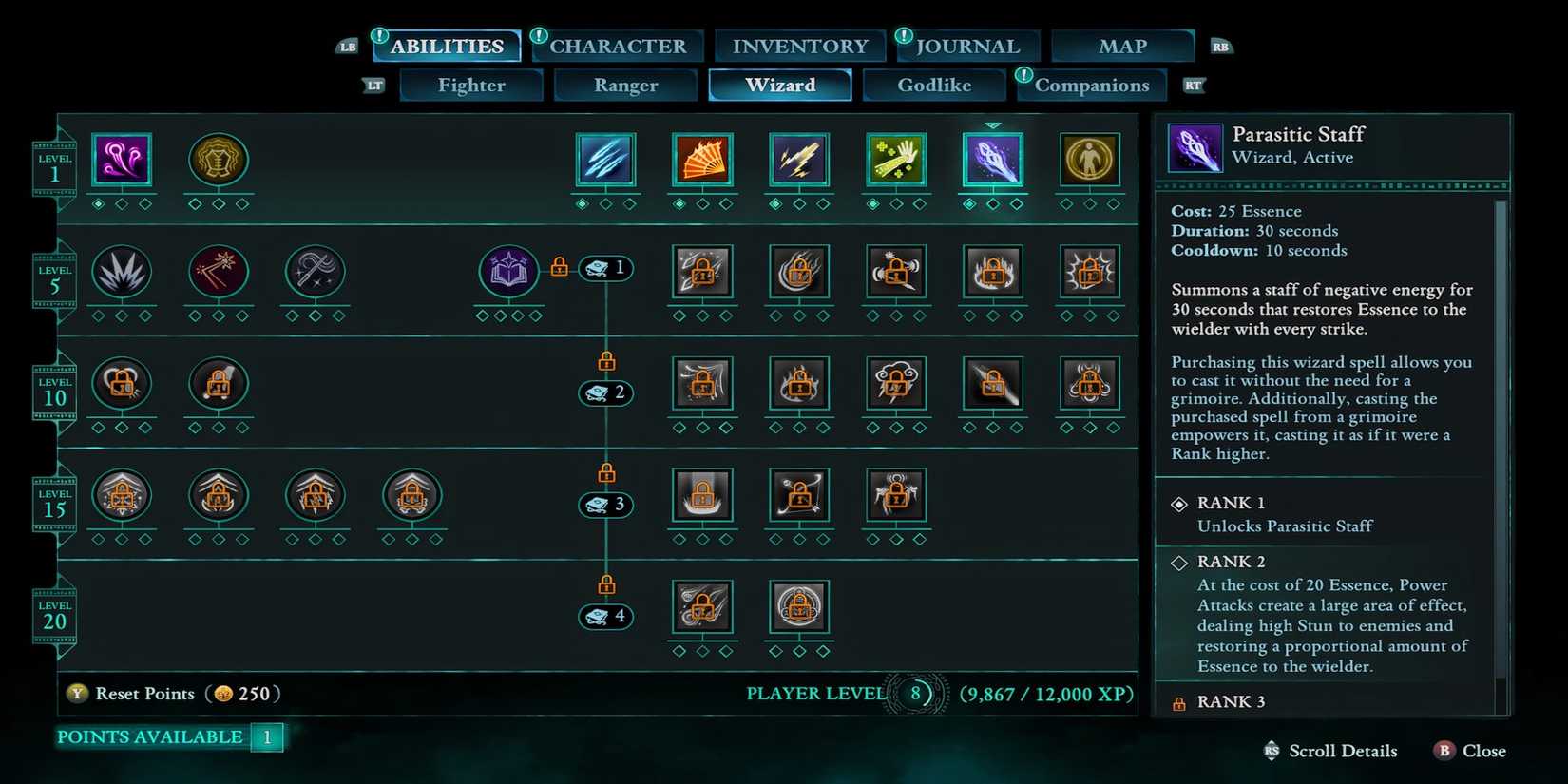The width and height of the screenshot is (1568, 784).
Task: Select the red fan of flames spell icon
Action: [703, 160]
